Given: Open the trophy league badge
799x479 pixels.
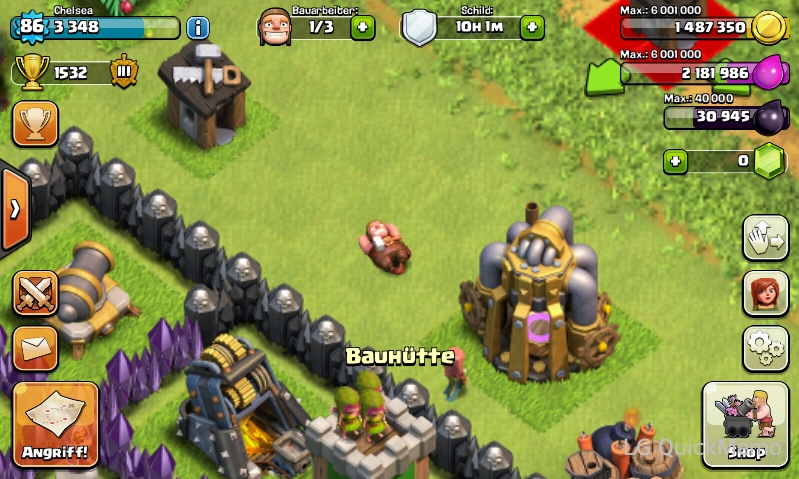Looking at the screenshot, I should [123, 72].
